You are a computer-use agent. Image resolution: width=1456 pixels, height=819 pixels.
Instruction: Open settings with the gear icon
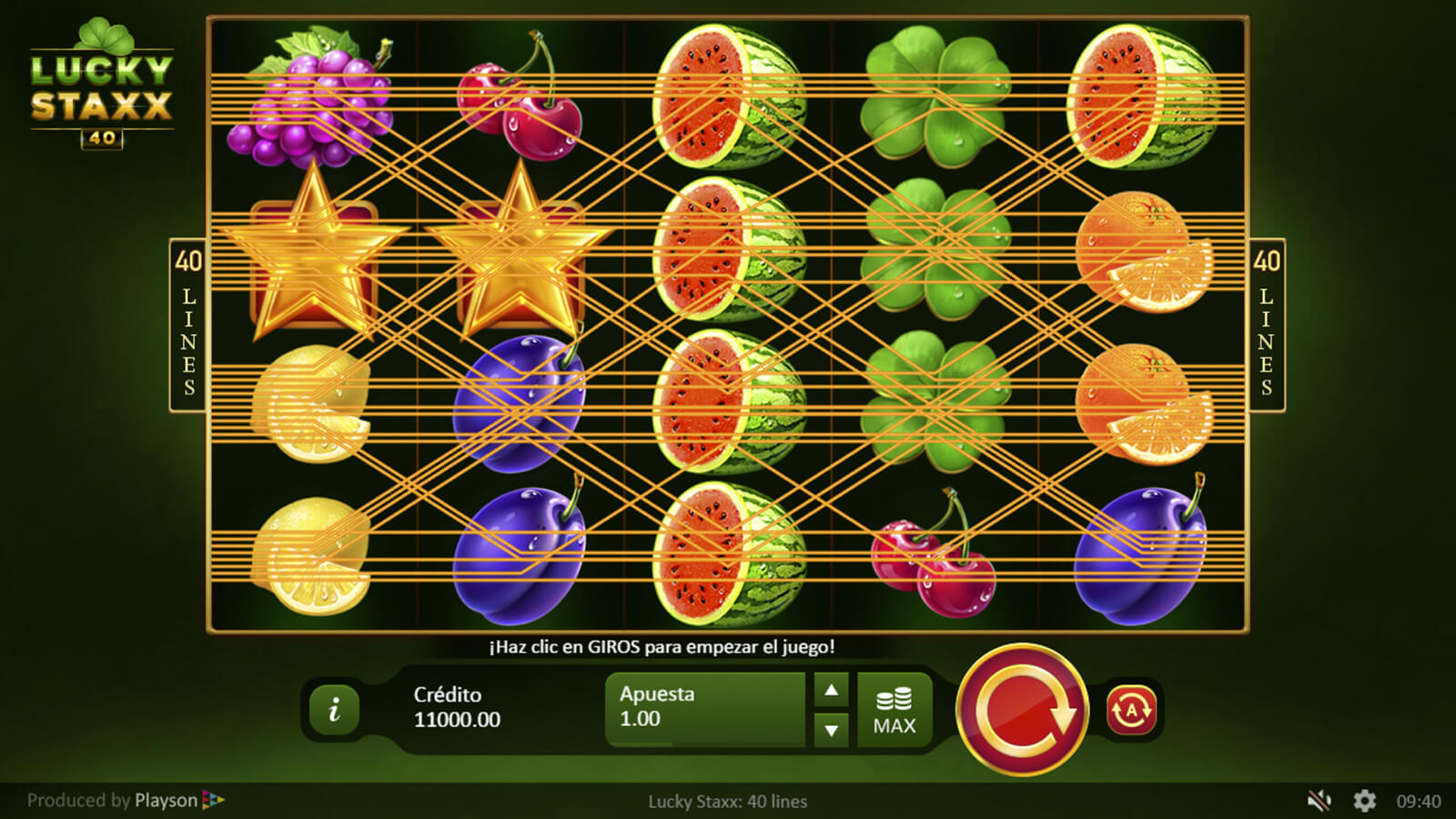point(1364,801)
